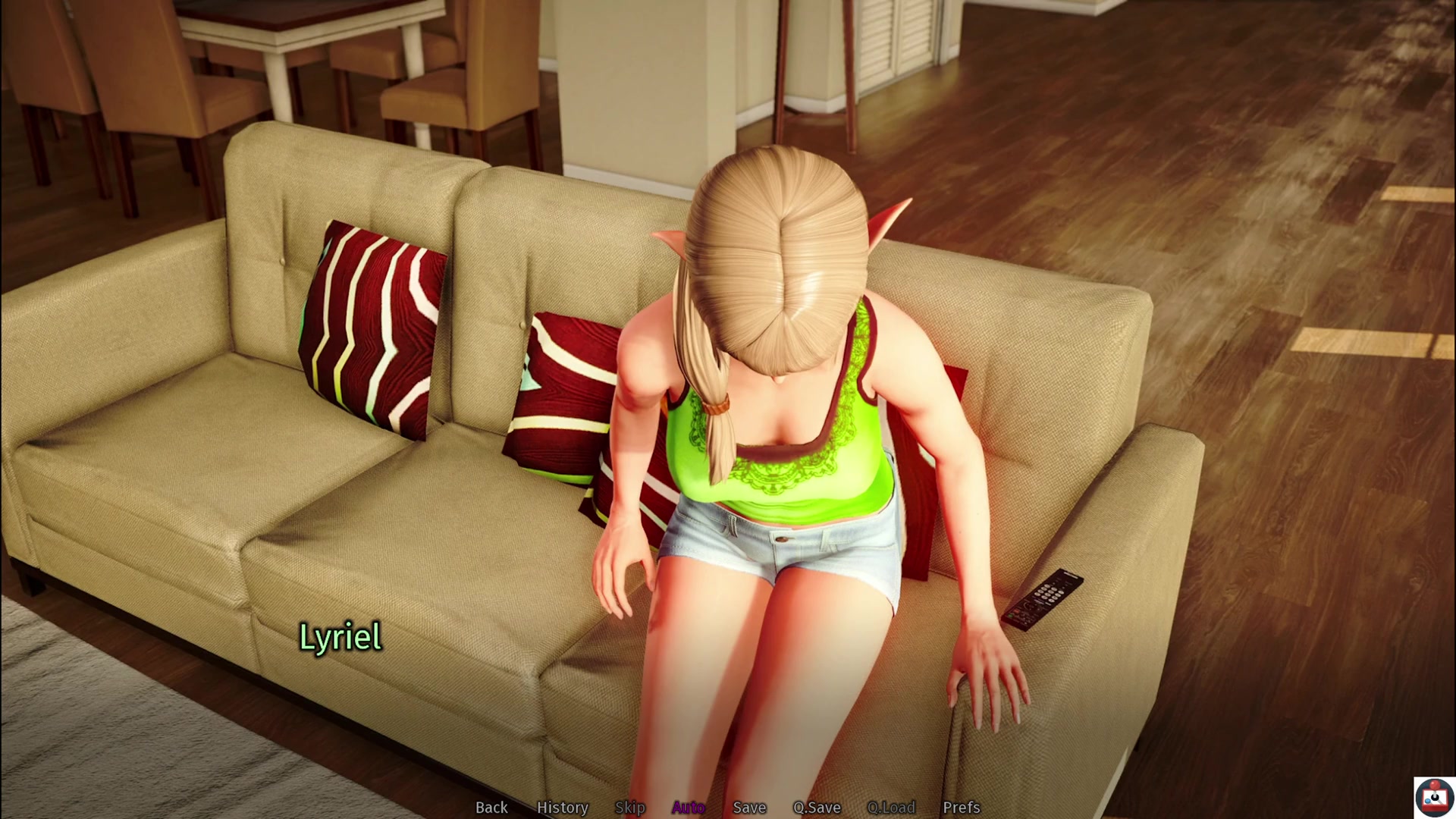Quick save with Q.Save
The image size is (1456, 819).
[817, 808]
